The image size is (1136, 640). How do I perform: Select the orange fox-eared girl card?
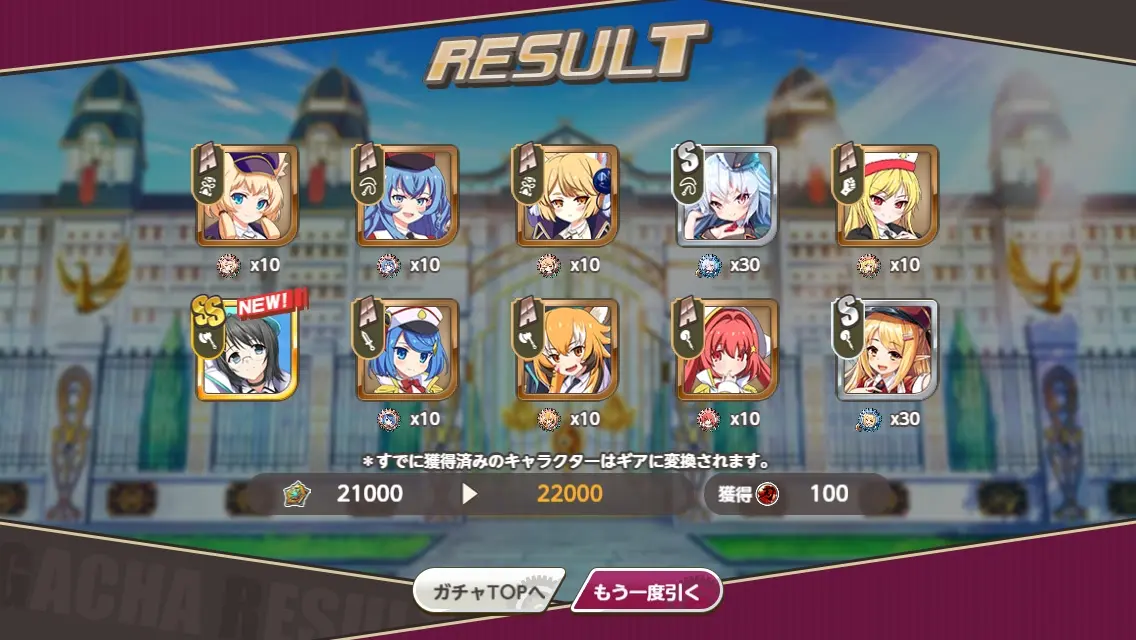566,349
